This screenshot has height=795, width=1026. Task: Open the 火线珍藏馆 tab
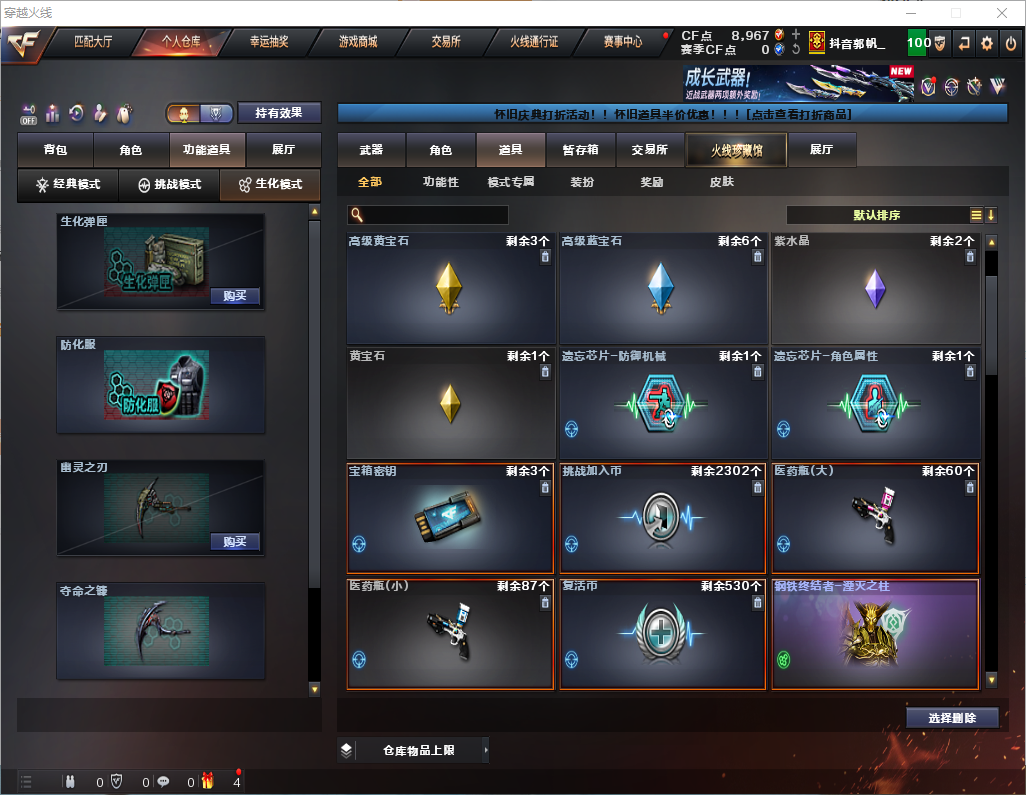point(736,150)
